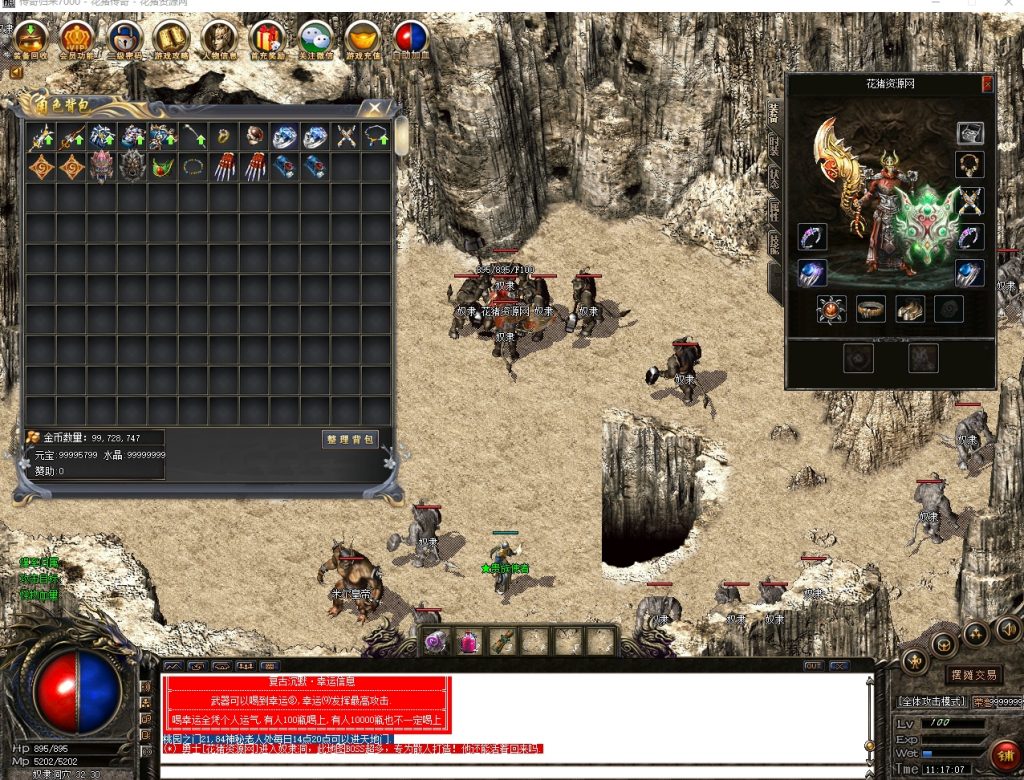Close the 角色背包 inventory window
The image size is (1024, 780).
(375, 108)
